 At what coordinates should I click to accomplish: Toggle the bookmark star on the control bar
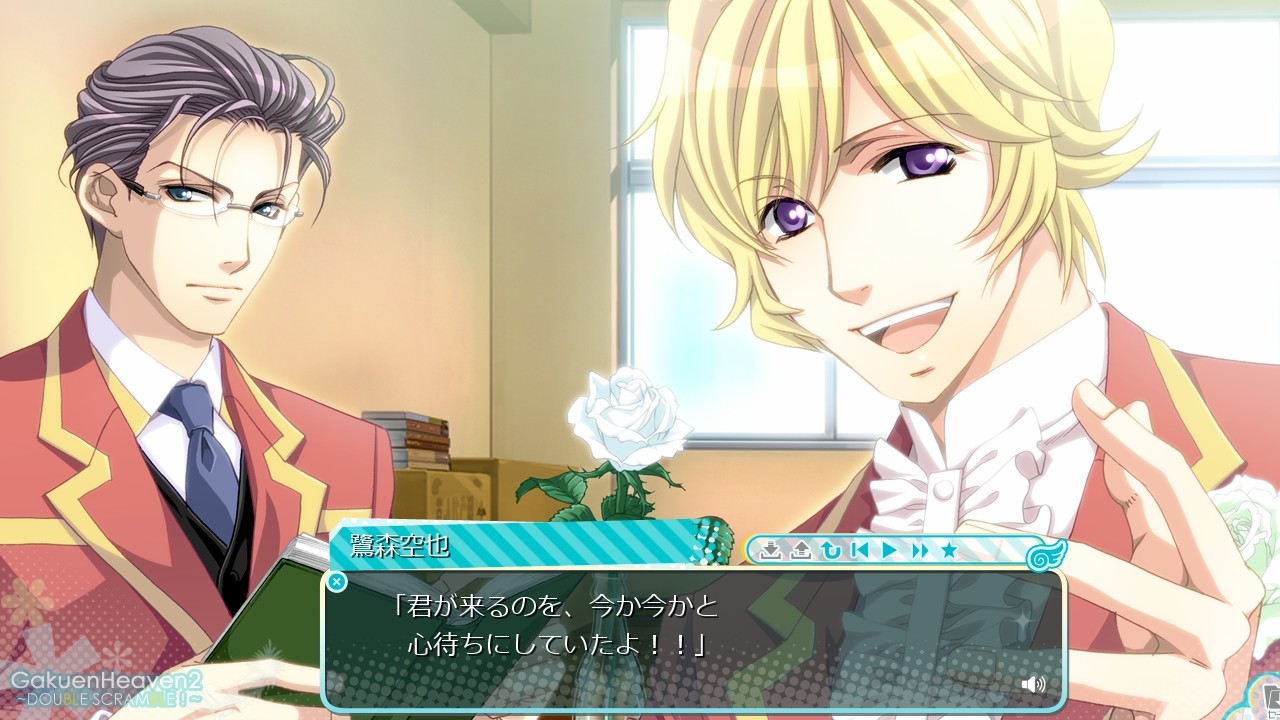click(951, 550)
